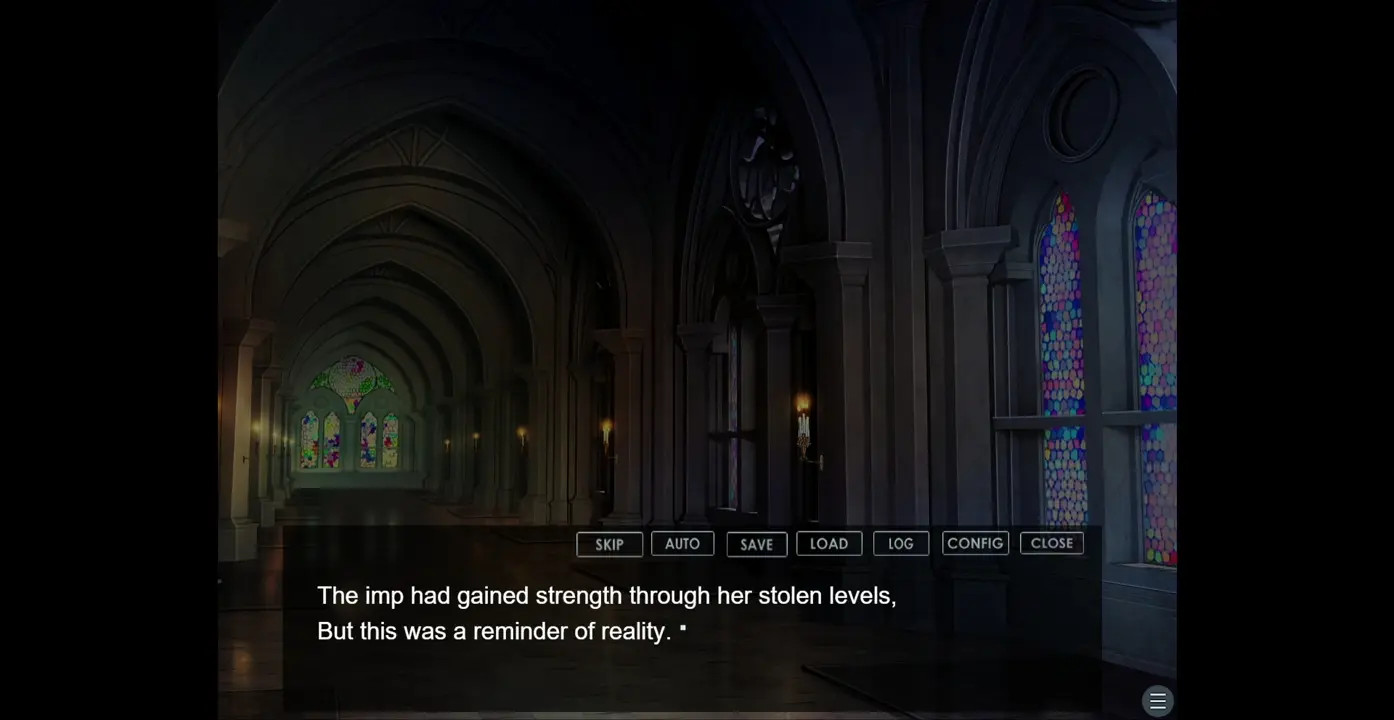Open the LOAD menu

point(829,543)
